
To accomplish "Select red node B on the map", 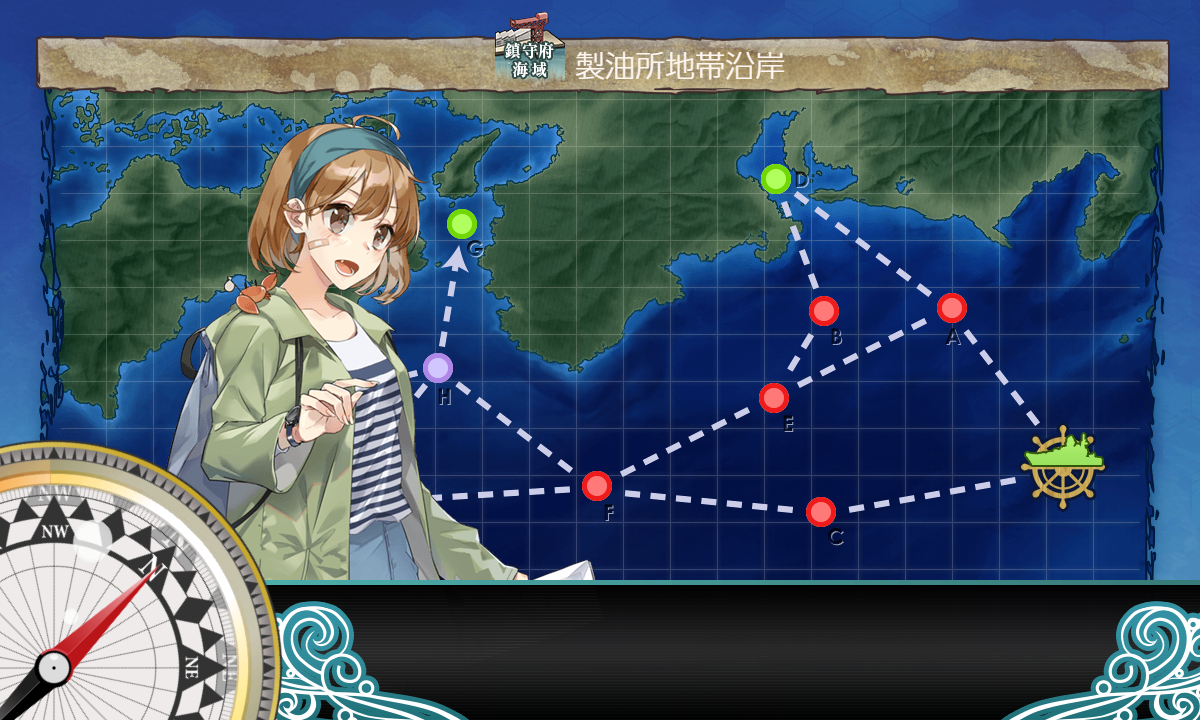I will click(824, 311).
